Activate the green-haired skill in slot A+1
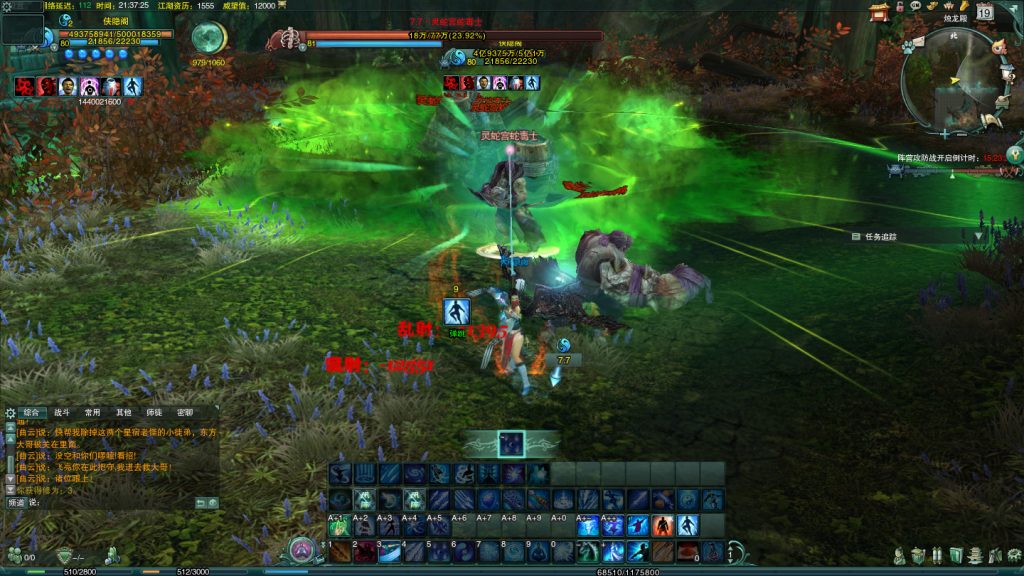Viewport: 1024px width, 576px height. coord(340,526)
